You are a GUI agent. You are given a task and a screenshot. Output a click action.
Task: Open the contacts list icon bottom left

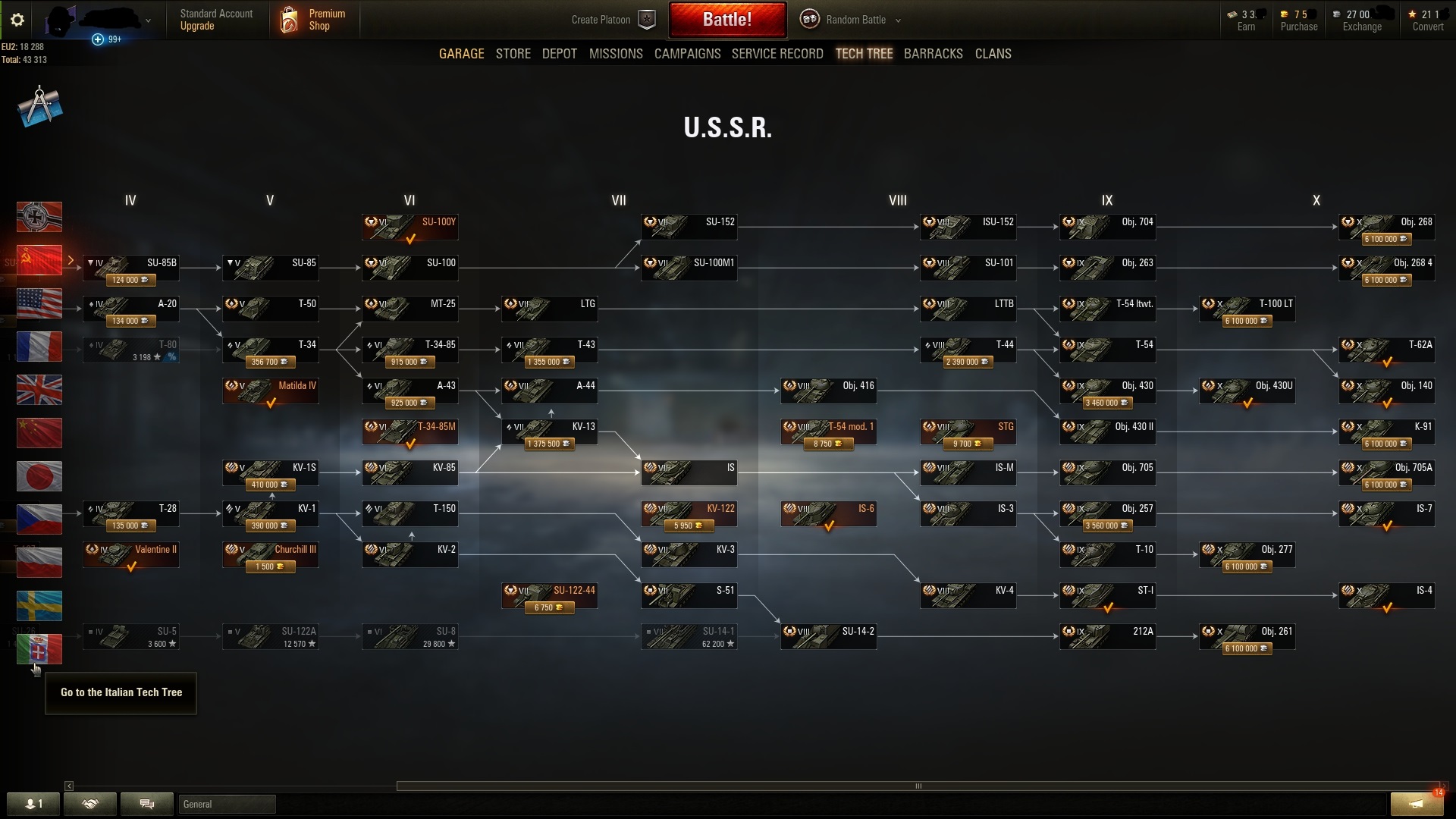[33, 804]
